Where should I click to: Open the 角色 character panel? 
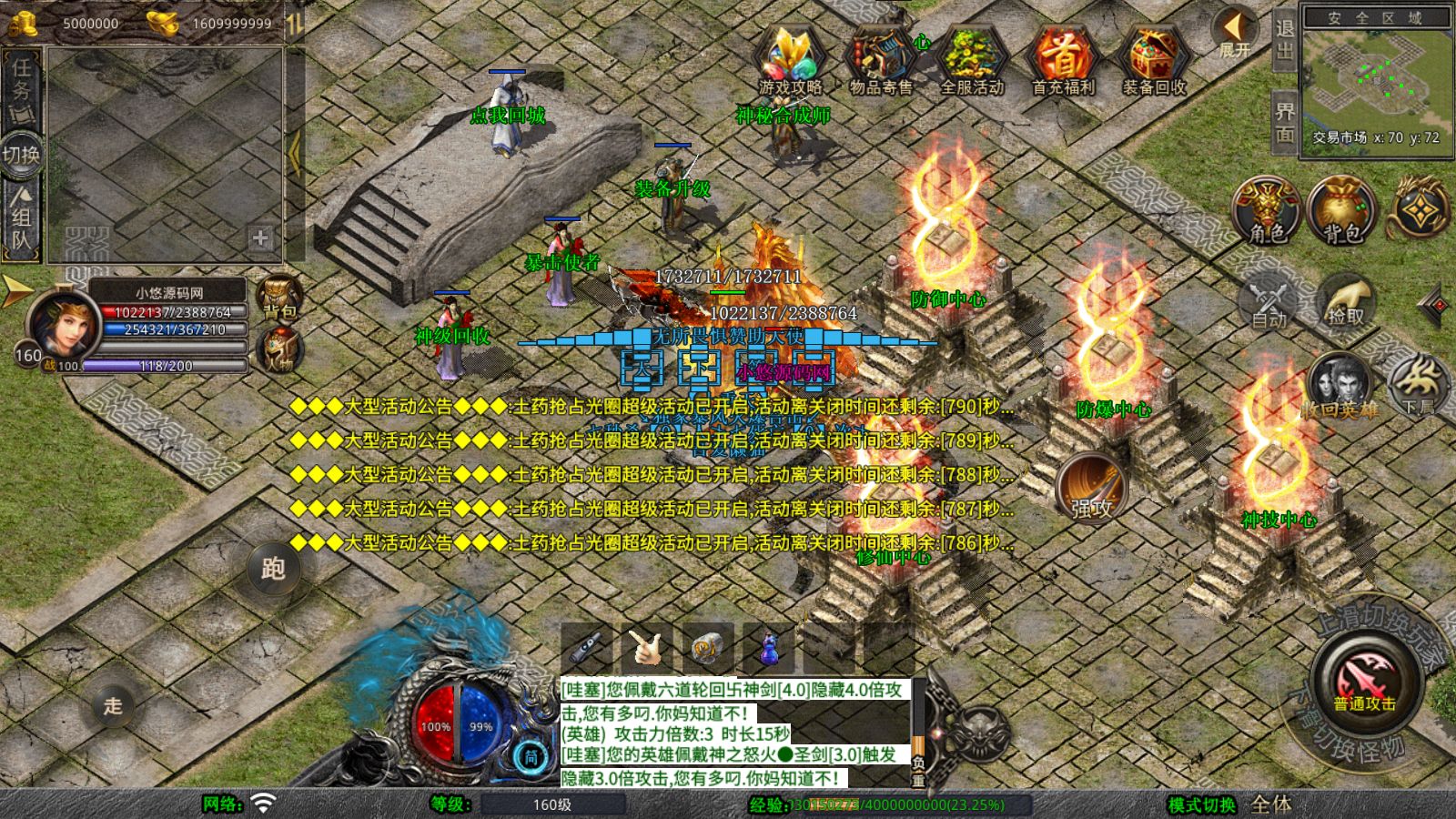click(x=1267, y=211)
